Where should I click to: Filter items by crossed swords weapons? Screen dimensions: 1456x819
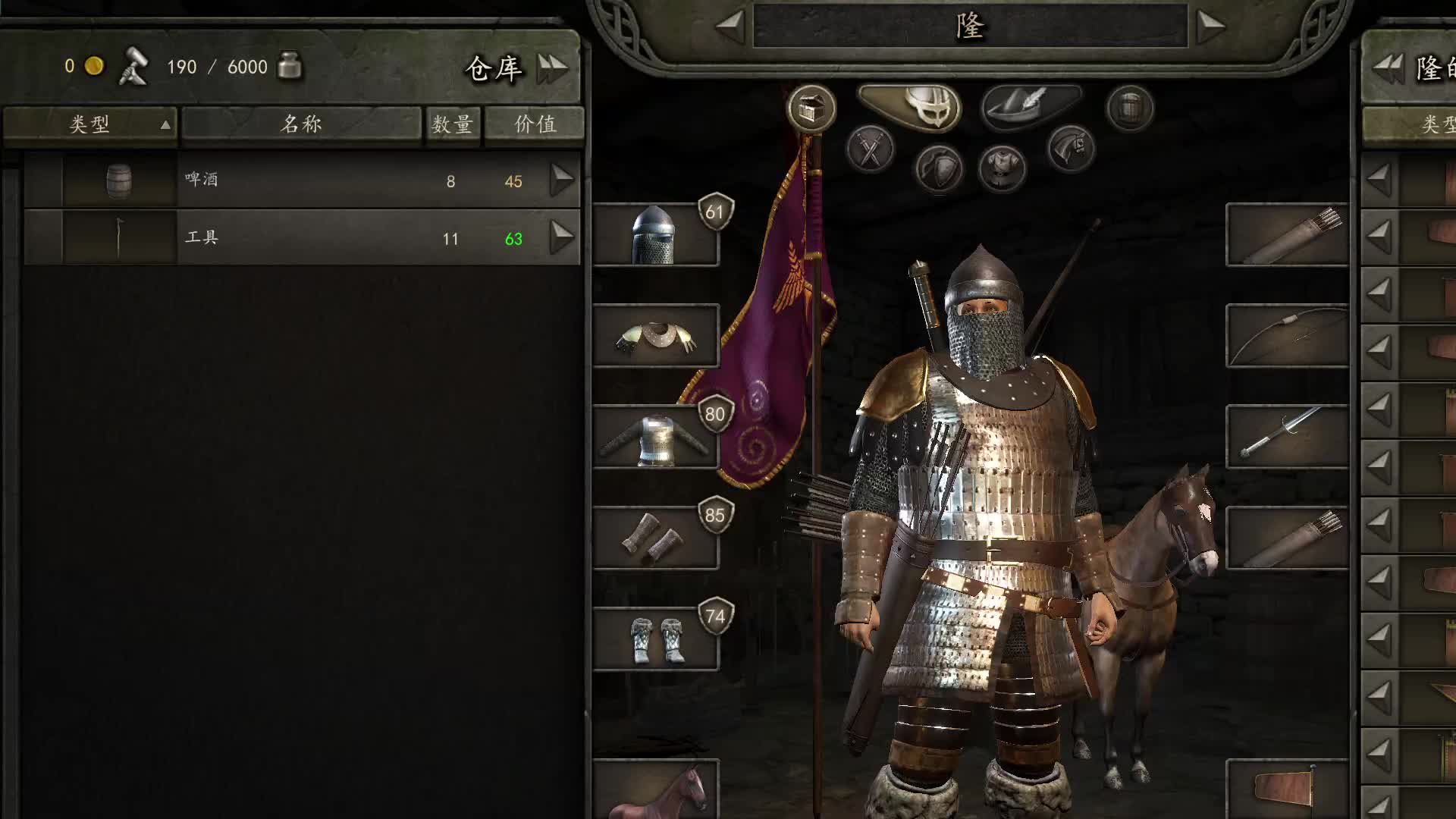870,149
